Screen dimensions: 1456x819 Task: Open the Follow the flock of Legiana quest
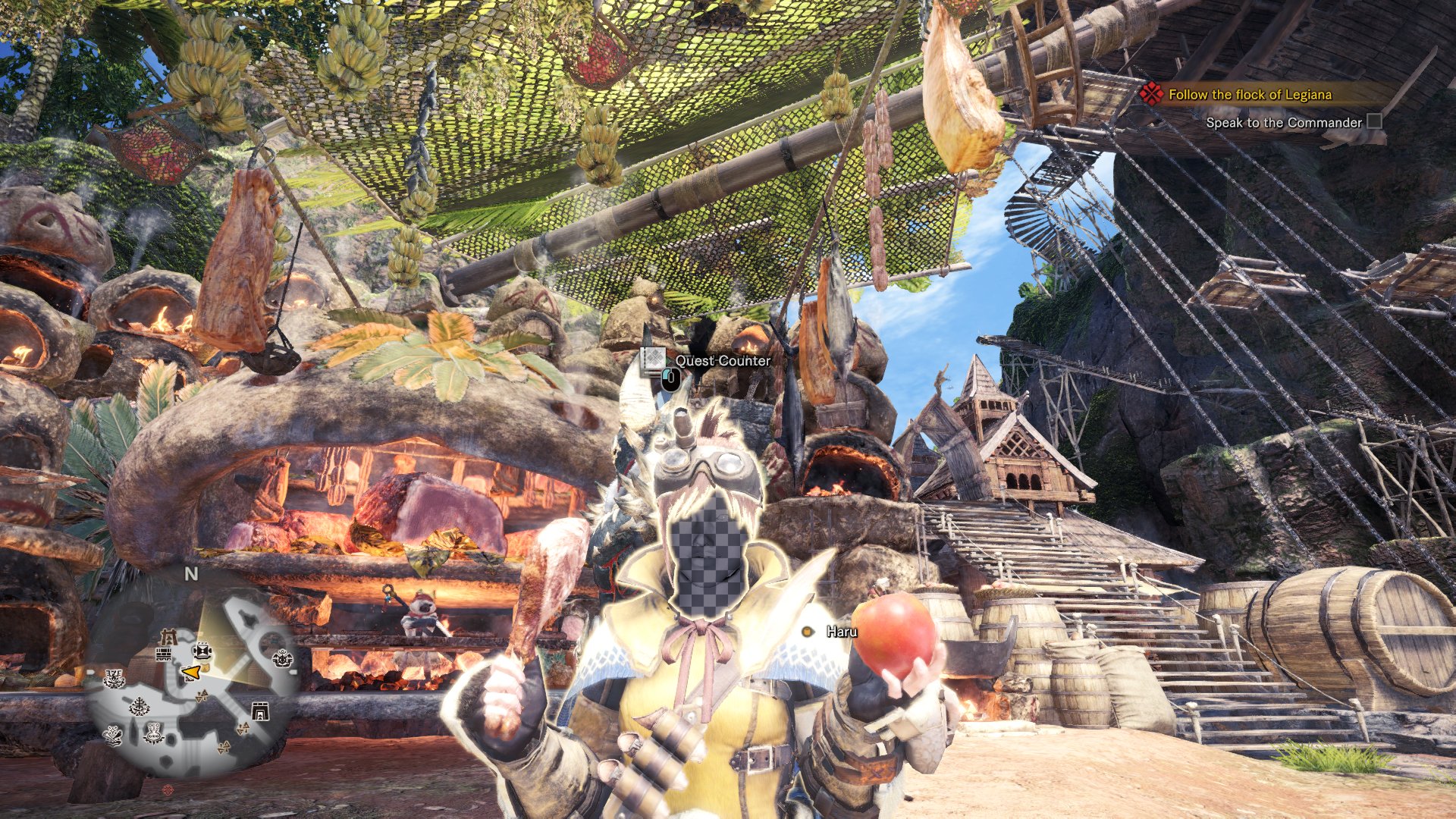click(1249, 95)
